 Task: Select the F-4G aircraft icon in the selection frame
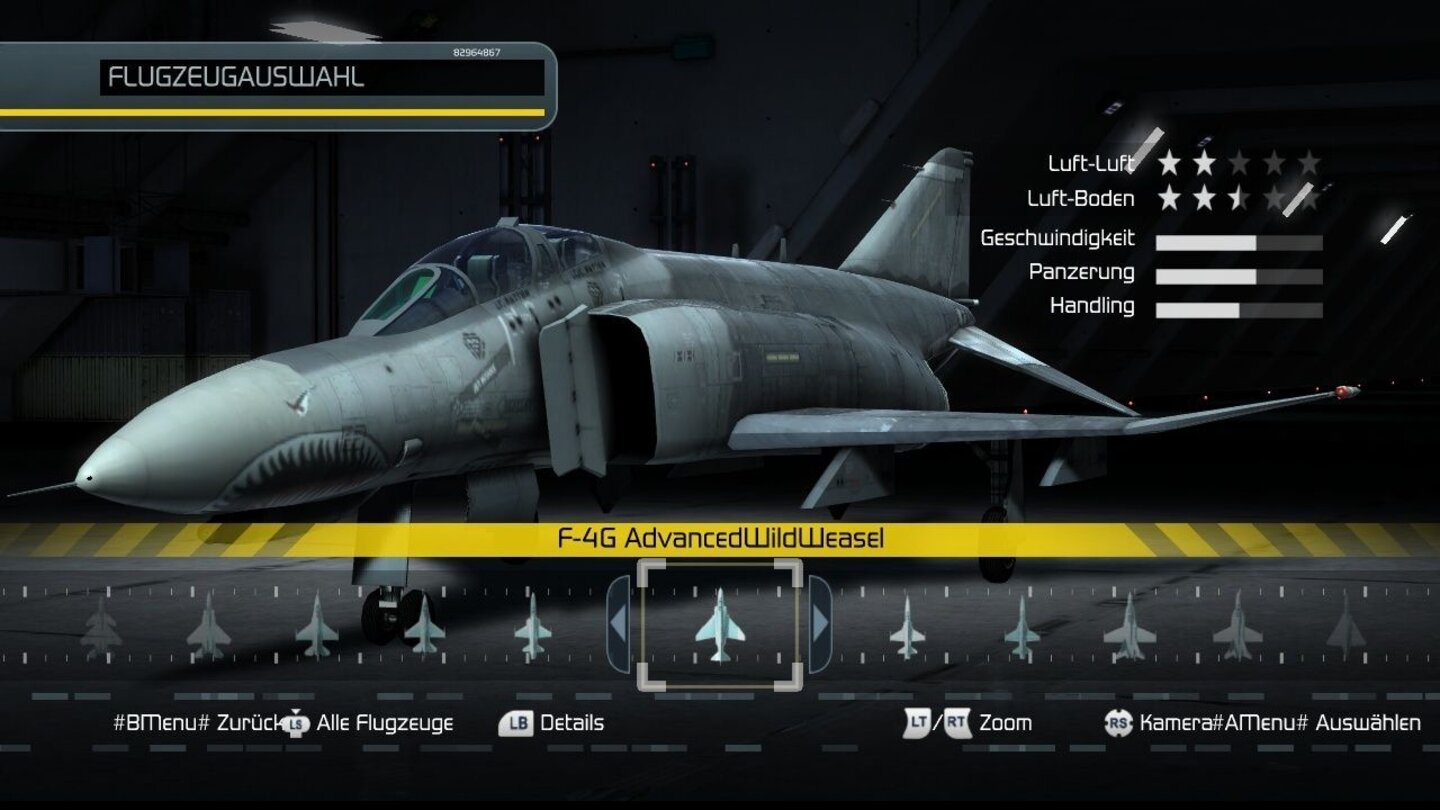pyautogui.click(x=720, y=627)
